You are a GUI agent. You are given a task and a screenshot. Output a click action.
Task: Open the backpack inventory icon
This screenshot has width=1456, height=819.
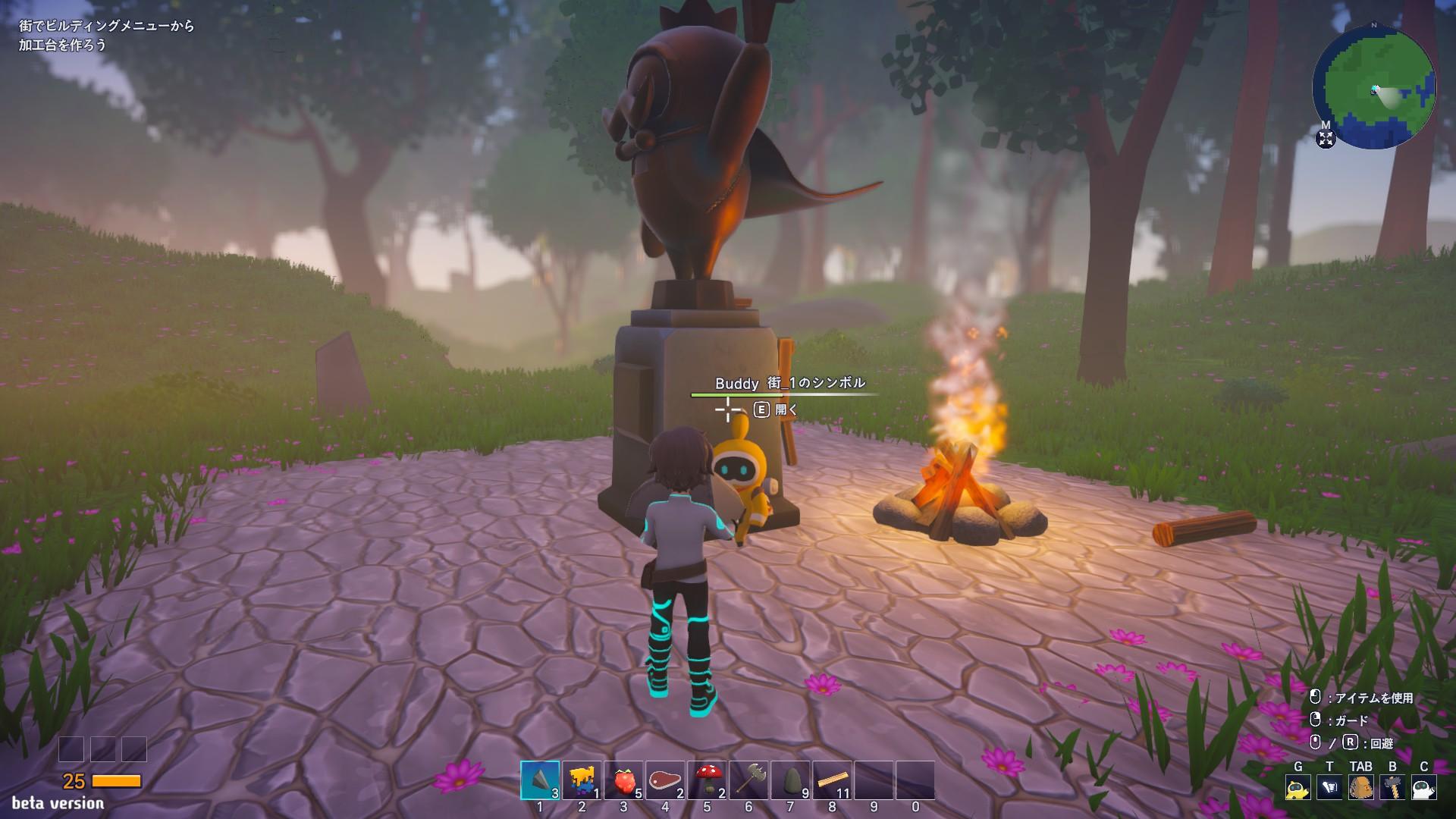click(x=1361, y=788)
